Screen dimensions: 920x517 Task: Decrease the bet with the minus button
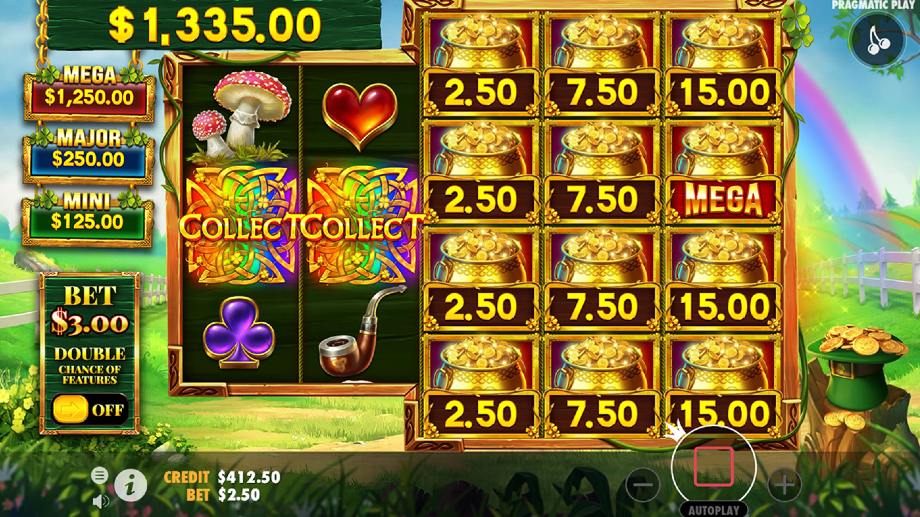[643, 486]
